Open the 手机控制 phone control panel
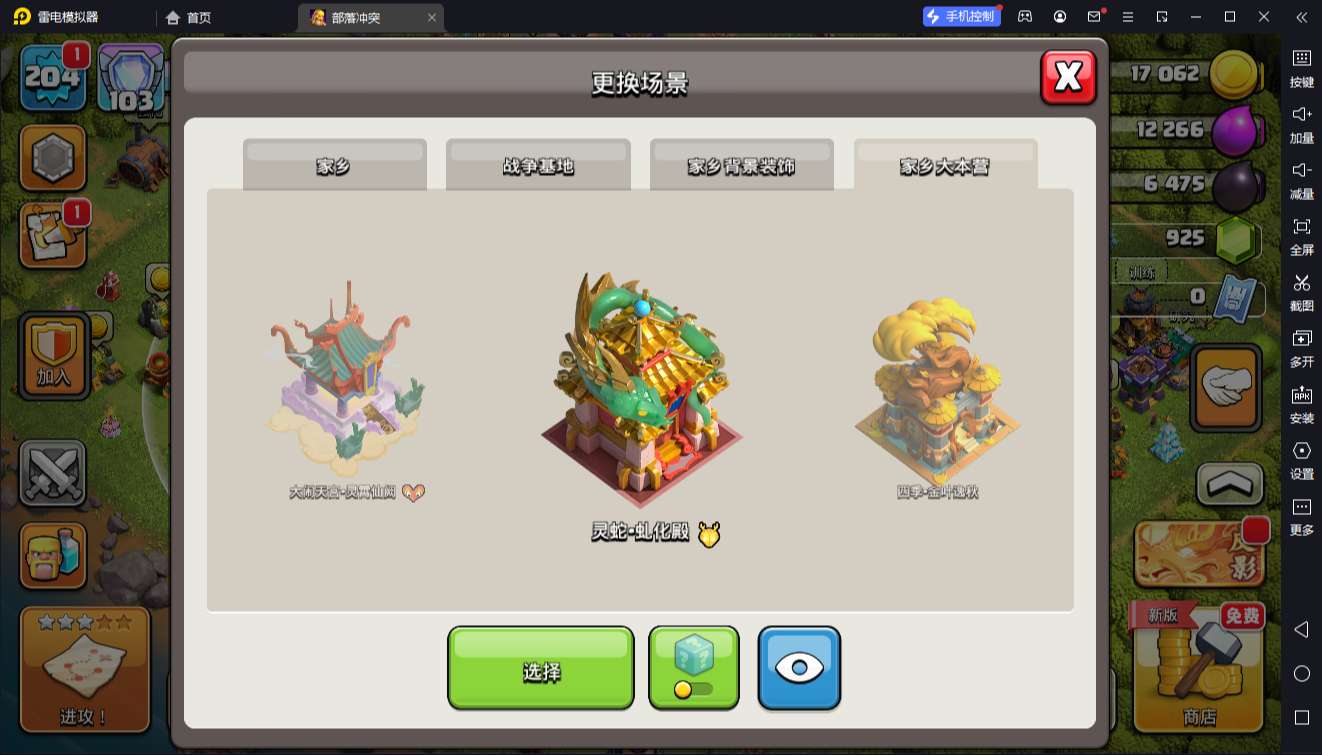This screenshot has height=755, width=1322. (x=961, y=17)
